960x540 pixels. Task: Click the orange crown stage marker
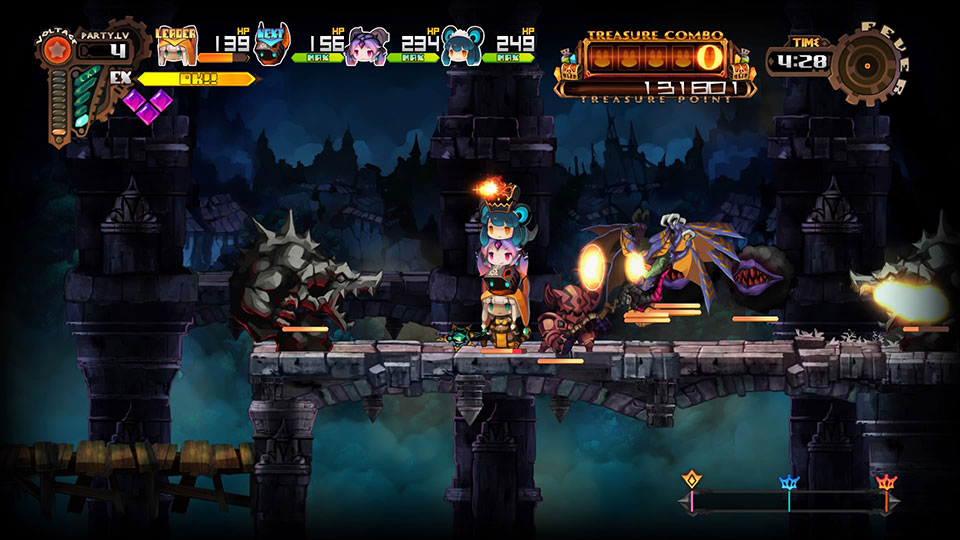885,483
